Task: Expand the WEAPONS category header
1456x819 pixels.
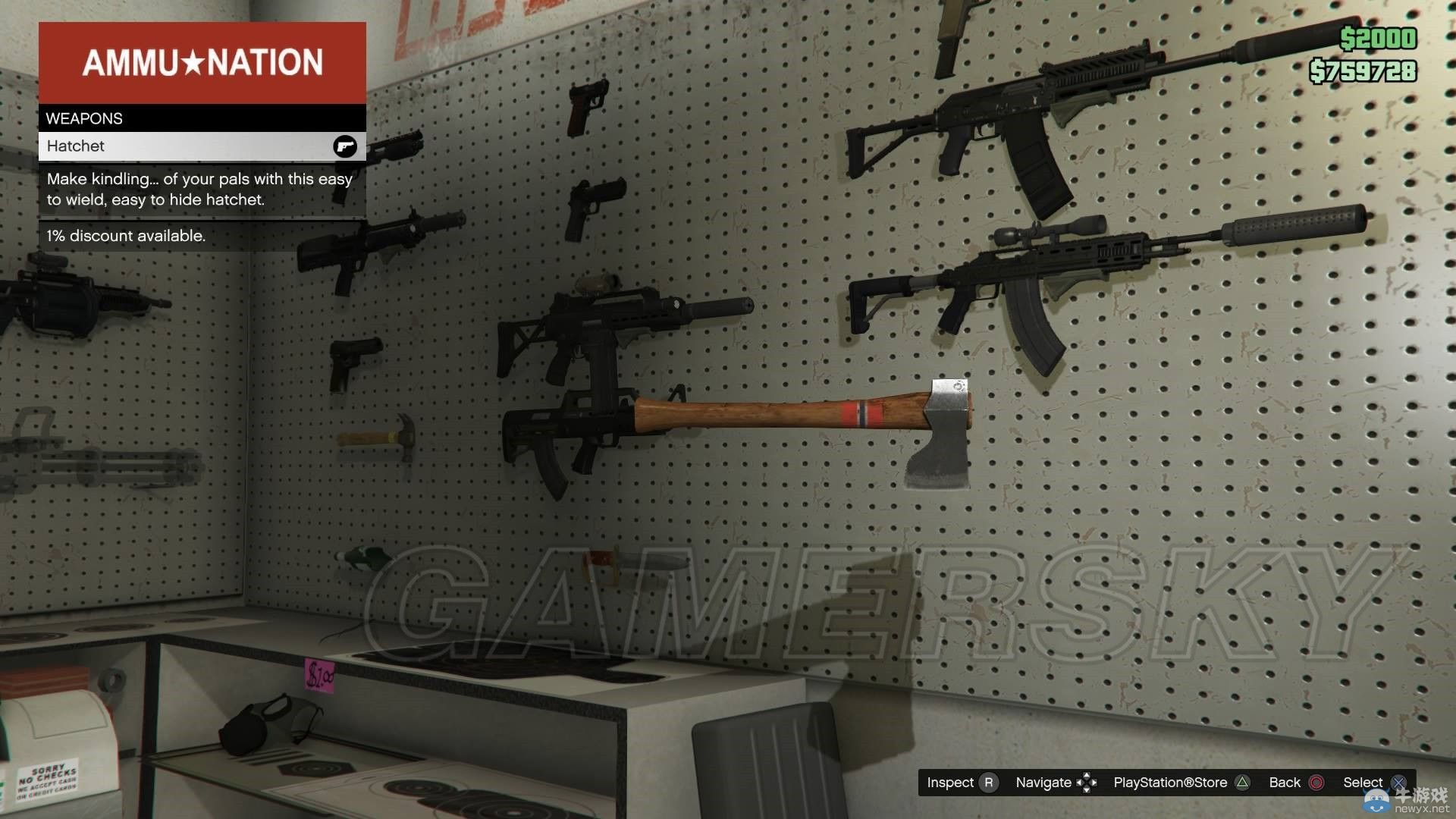Action: [201, 118]
